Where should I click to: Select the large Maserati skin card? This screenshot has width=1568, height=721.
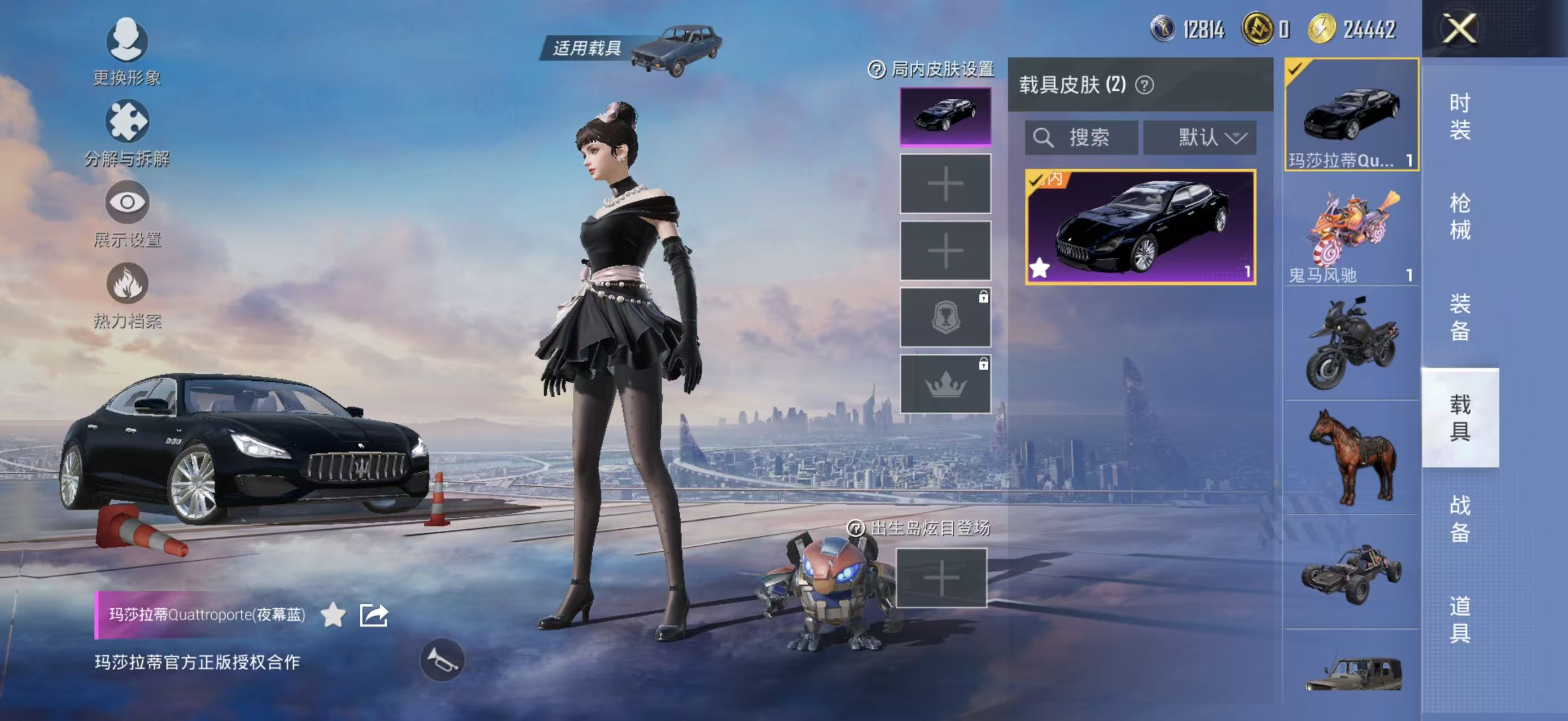[1140, 227]
